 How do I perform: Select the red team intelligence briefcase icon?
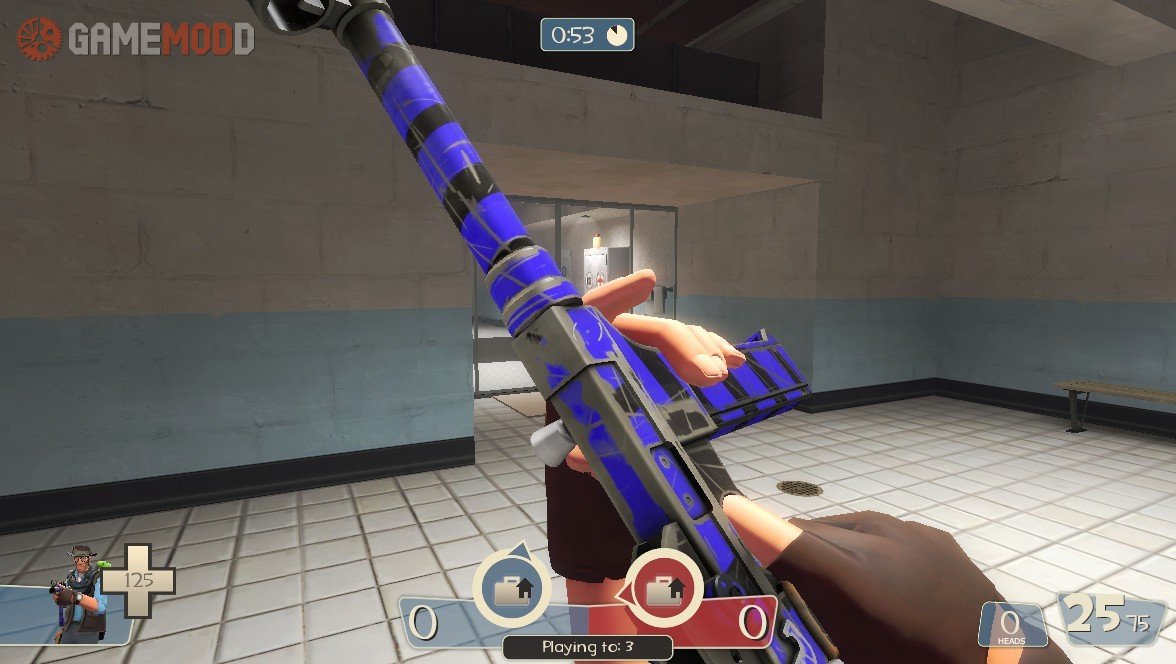click(x=663, y=590)
